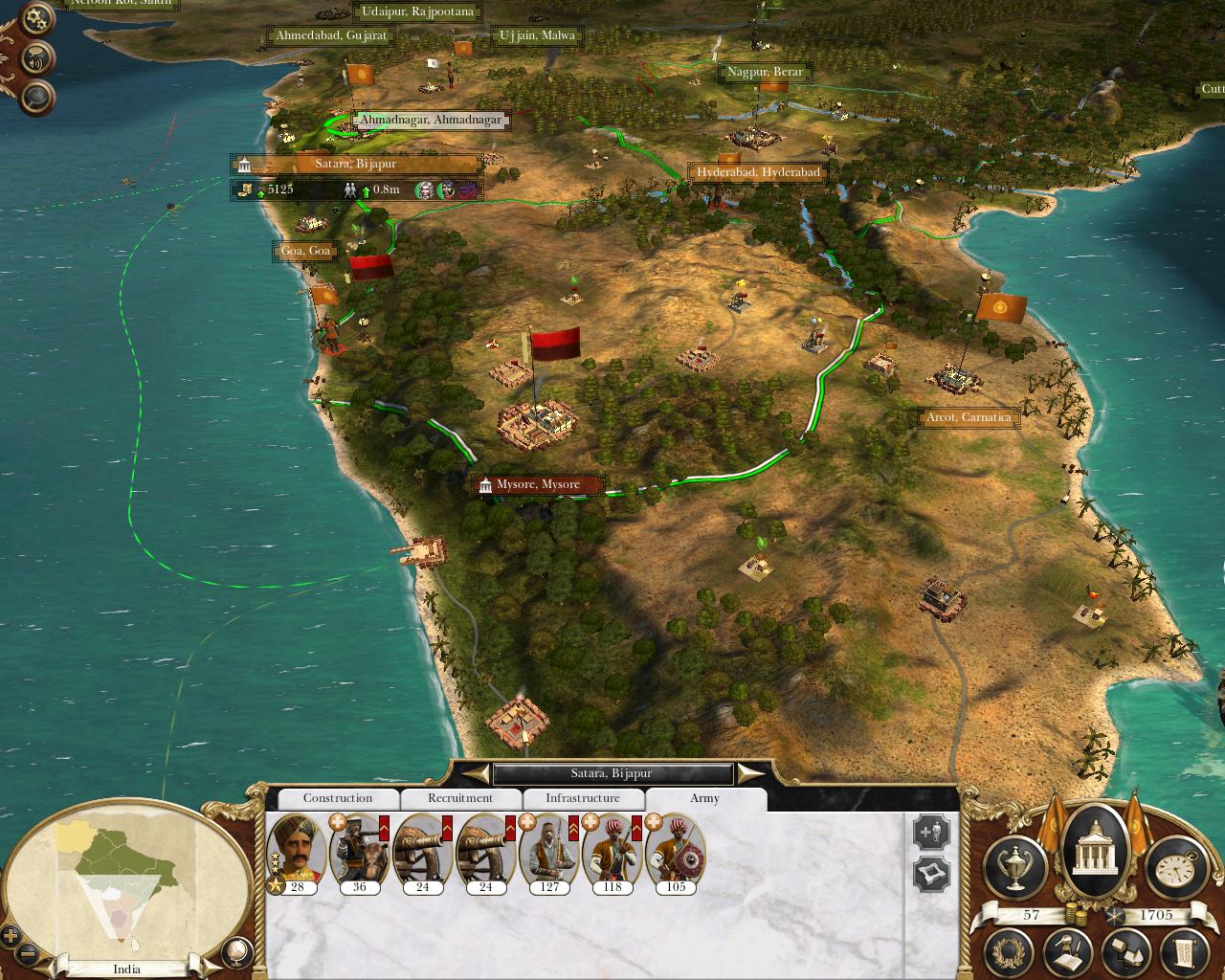Zoom out the minimap with minus button

click(28, 954)
